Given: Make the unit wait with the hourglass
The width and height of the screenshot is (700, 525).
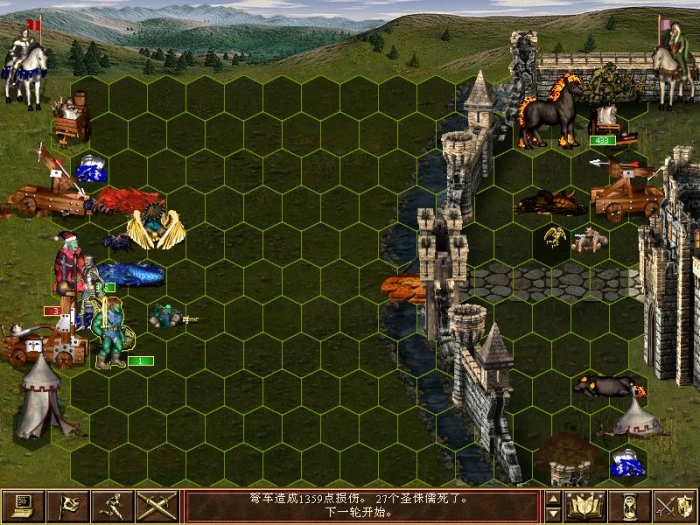Looking at the screenshot, I should 630,506.
